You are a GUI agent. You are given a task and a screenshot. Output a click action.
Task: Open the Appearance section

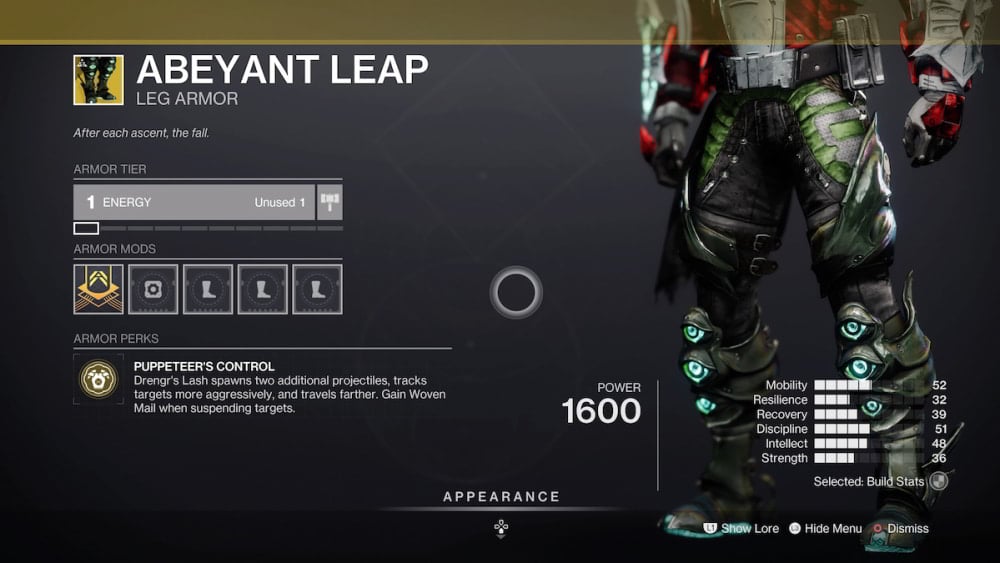501,497
